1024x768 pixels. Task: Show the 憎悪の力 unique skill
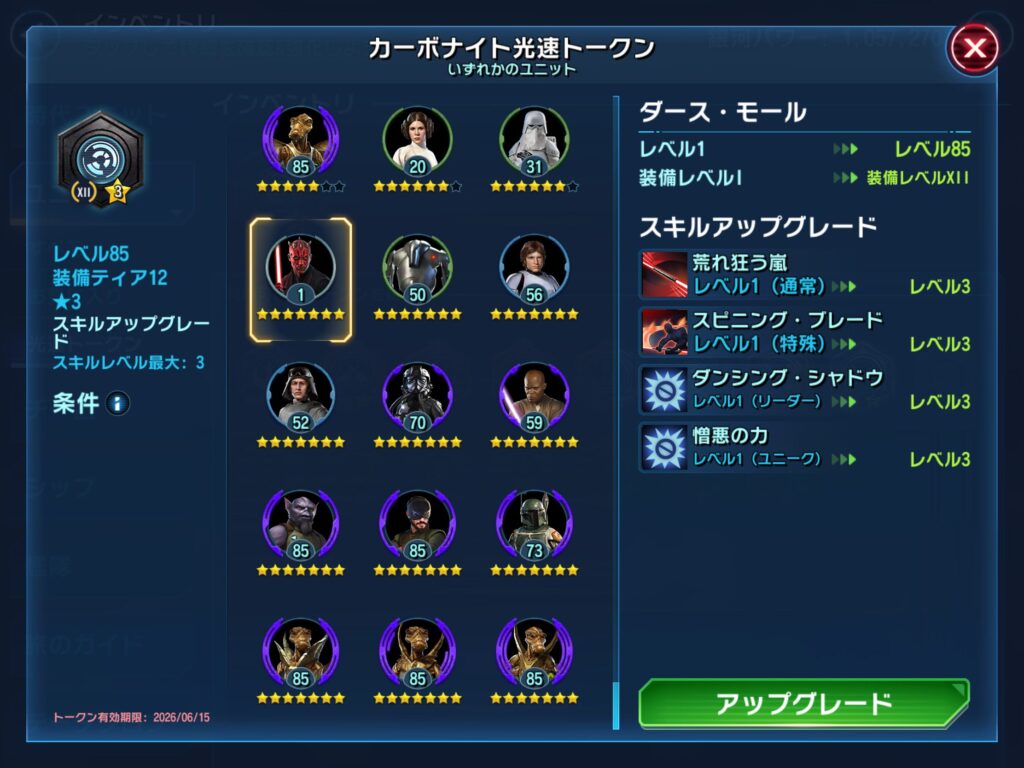click(662, 447)
